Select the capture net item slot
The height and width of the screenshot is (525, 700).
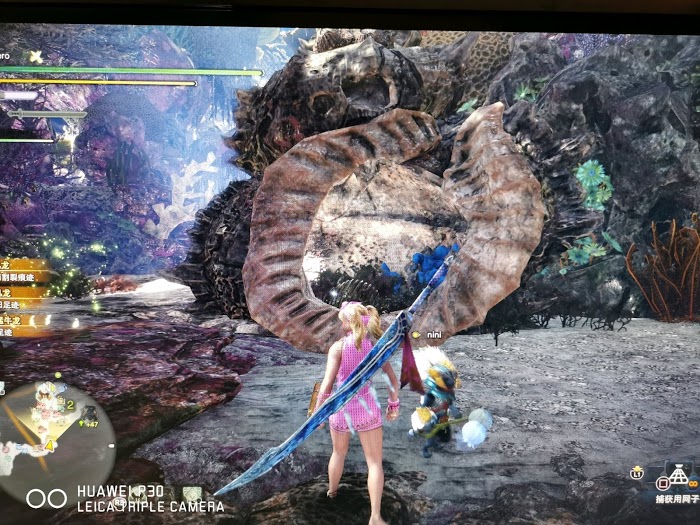[680, 474]
